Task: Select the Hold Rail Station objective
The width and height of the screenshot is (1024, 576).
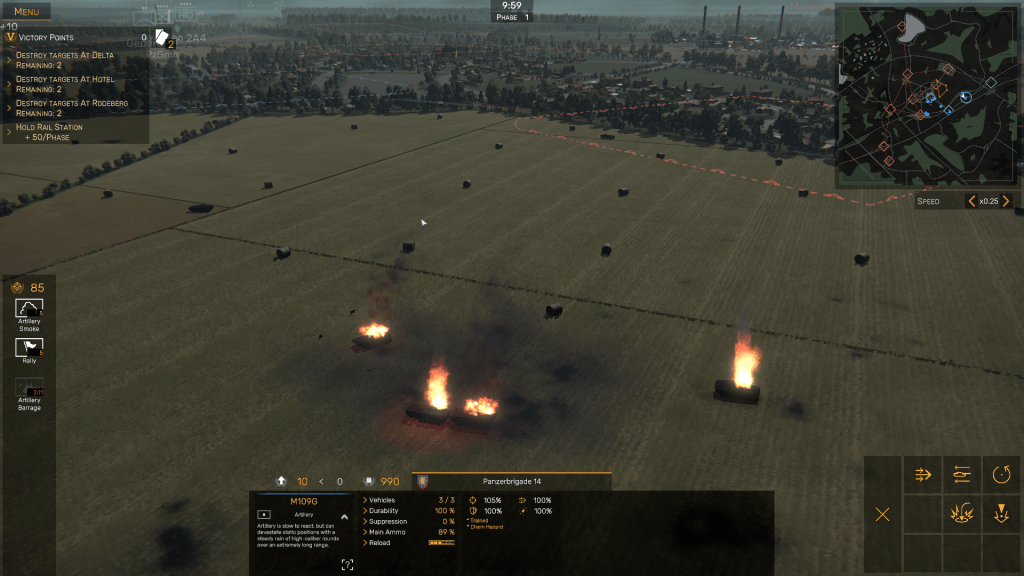Action: tap(50, 131)
